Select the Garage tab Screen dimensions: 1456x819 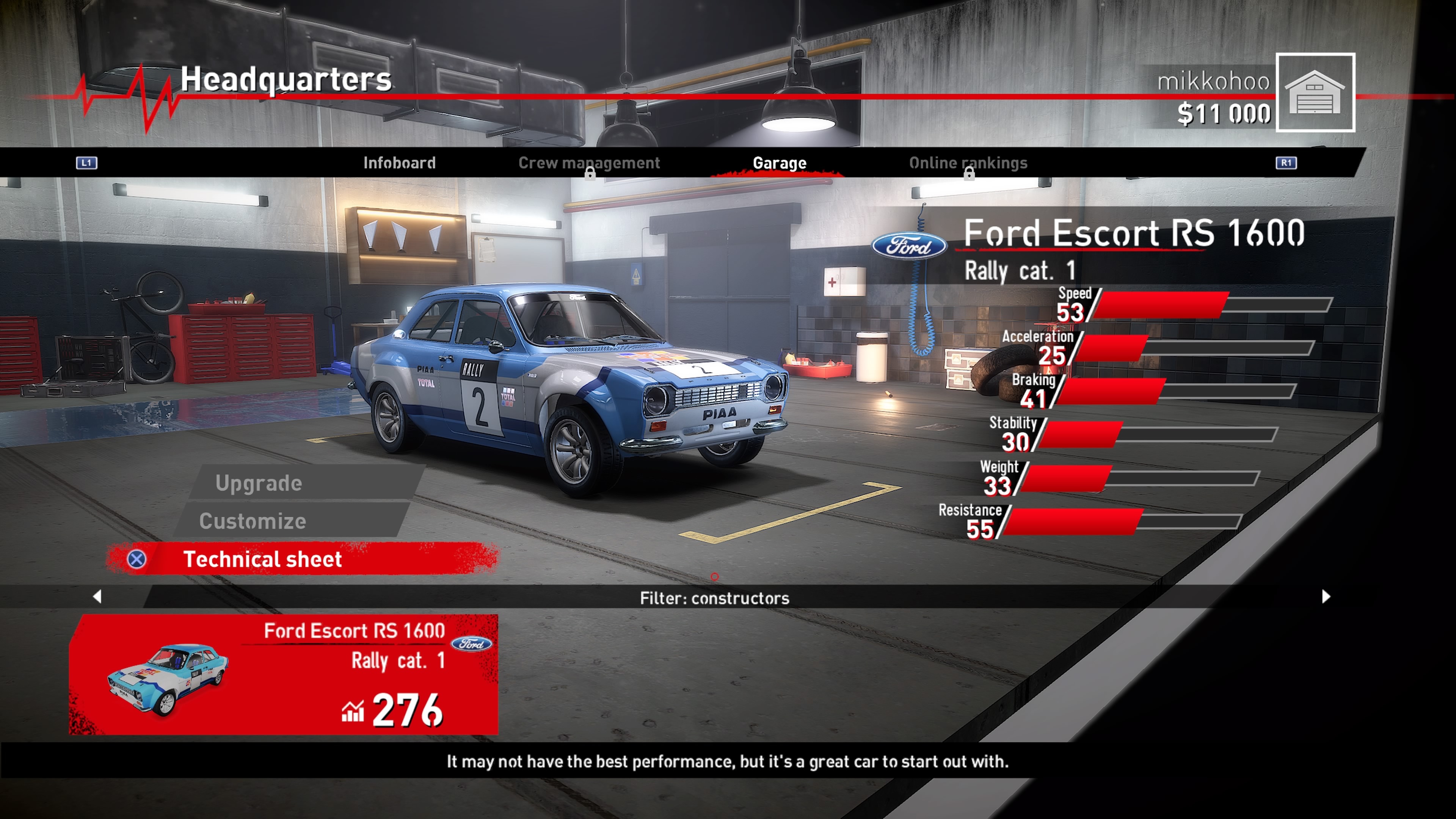pos(779,163)
